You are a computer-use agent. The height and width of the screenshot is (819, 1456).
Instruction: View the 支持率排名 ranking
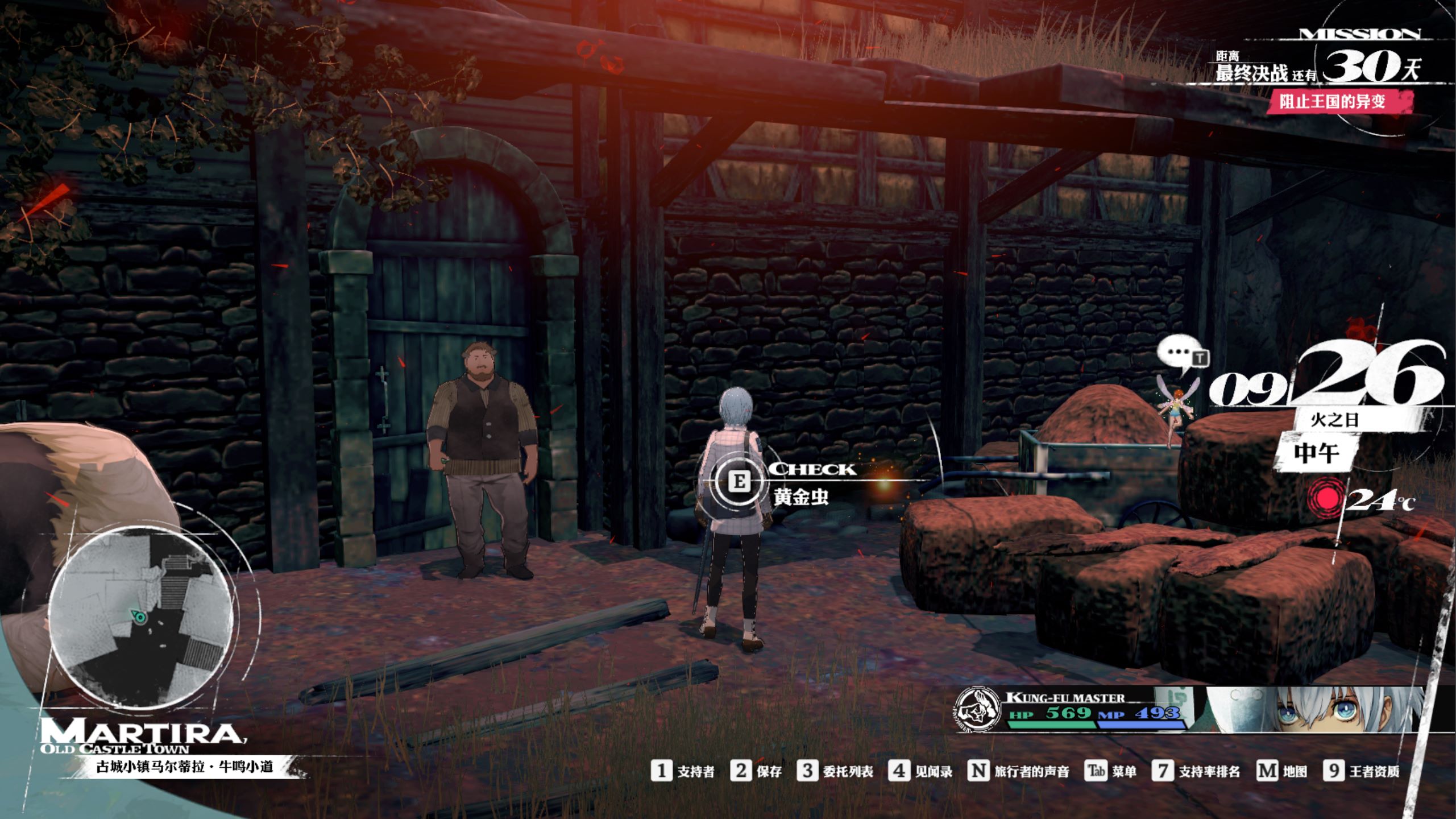[1197, 771]
